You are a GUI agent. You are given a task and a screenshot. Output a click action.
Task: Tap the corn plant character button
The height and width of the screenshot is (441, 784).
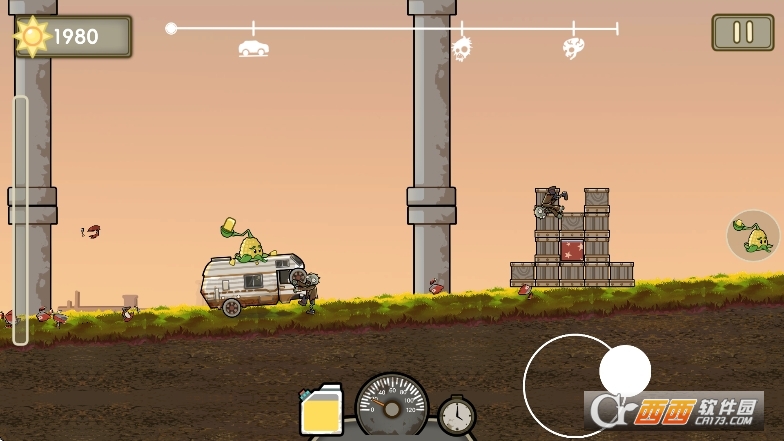[754, 236]
